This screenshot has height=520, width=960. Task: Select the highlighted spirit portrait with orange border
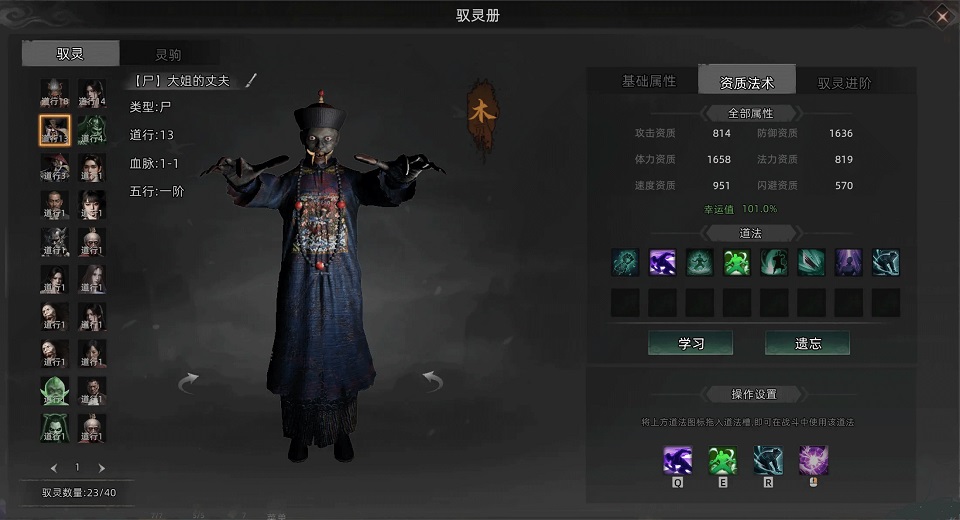[x=55, y=130]
